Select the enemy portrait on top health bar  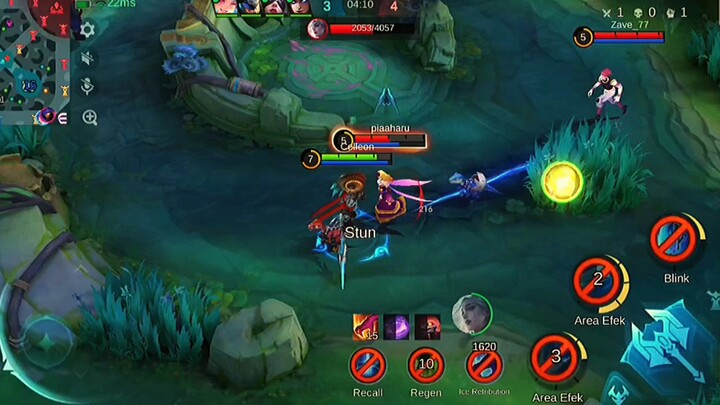tap(318, 28)
